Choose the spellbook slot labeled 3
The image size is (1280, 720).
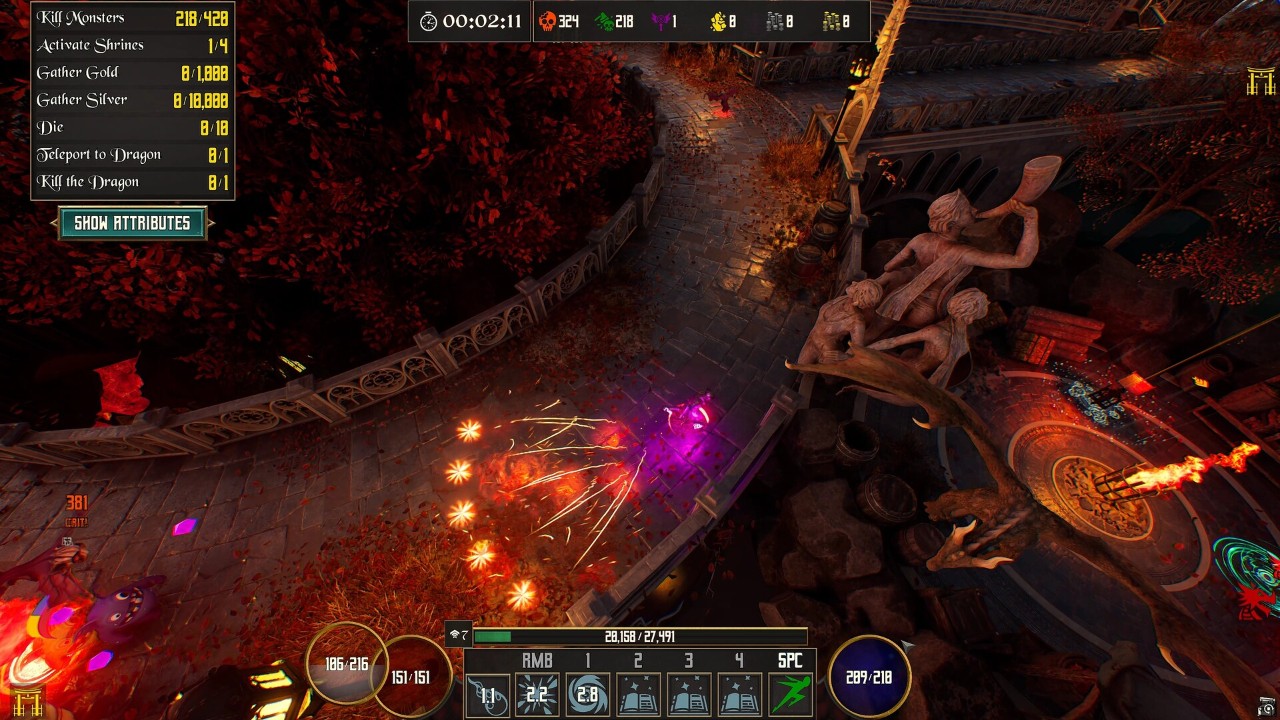688,695
